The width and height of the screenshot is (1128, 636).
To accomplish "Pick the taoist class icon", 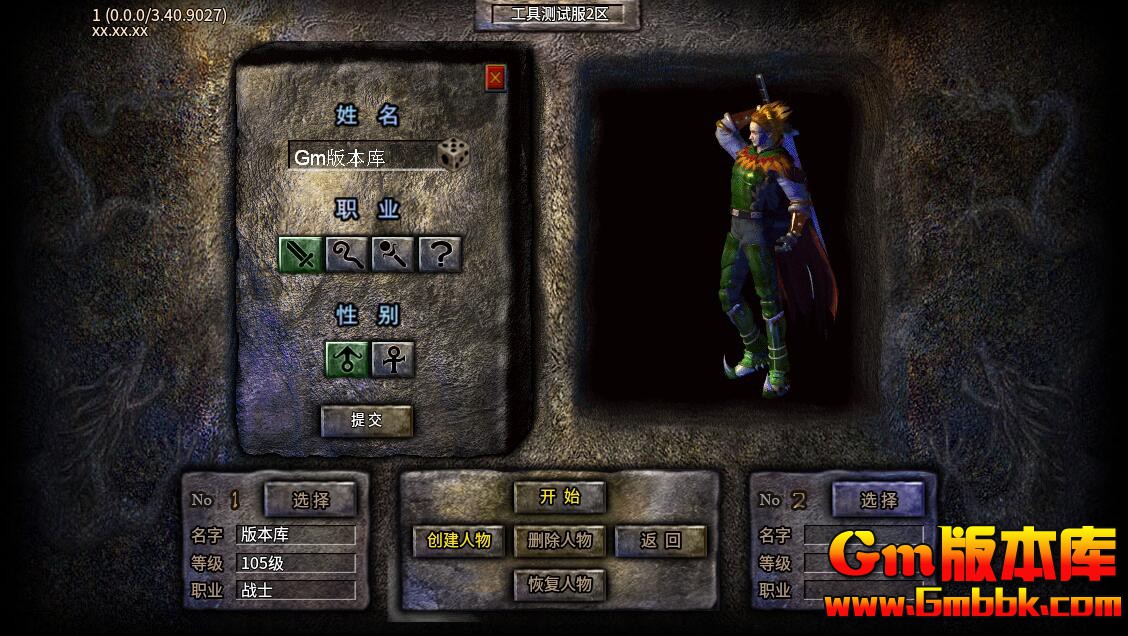I will click(393, 254).
